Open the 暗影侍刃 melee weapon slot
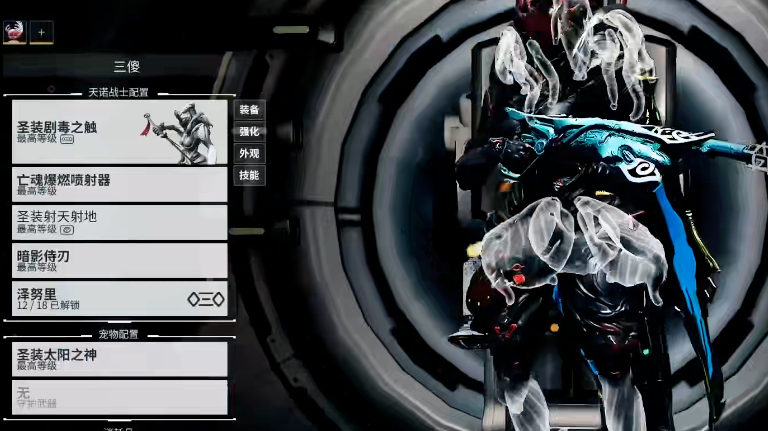768x431 pixels. tap(119, 260)
